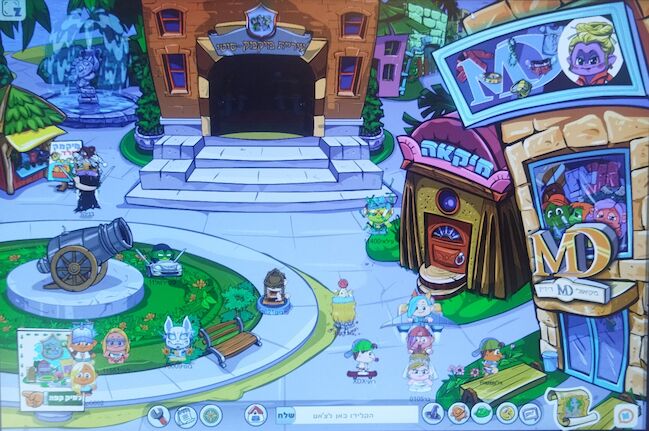Click the green leaf icon in toolbar

(482, 413)
